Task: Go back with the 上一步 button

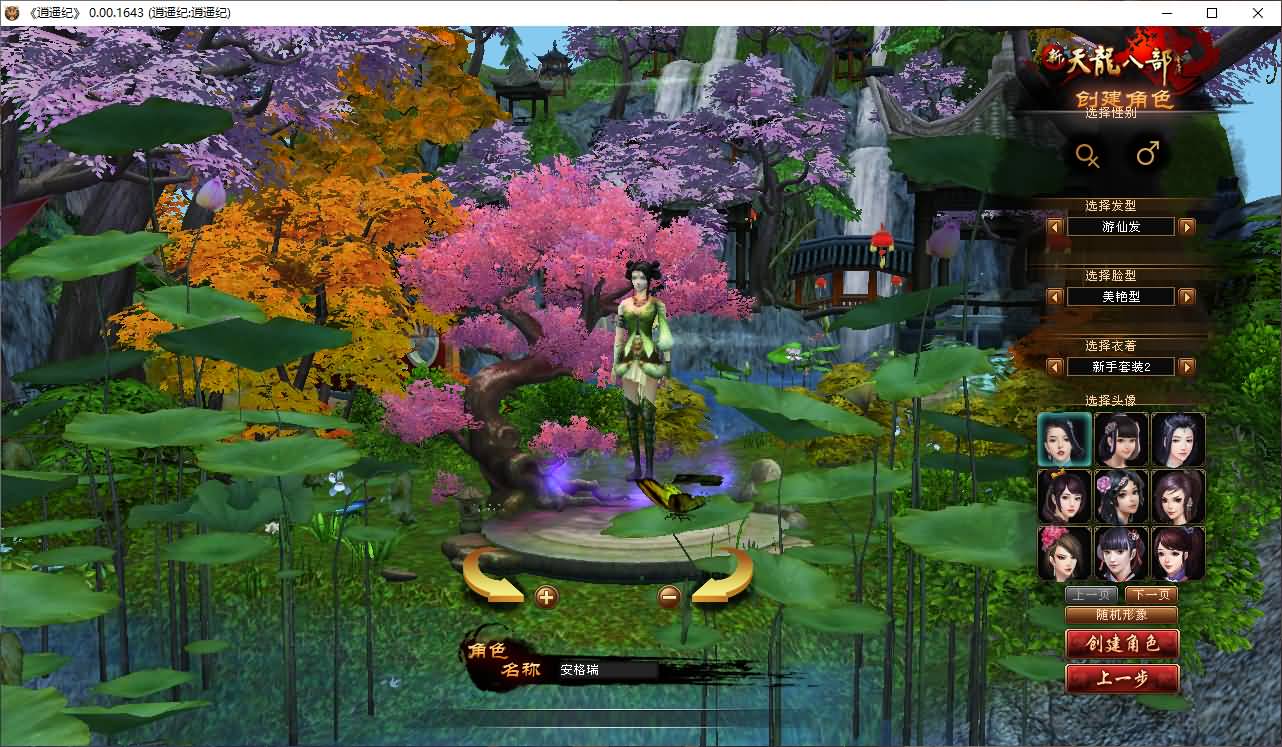Action: pos(1122,679)
